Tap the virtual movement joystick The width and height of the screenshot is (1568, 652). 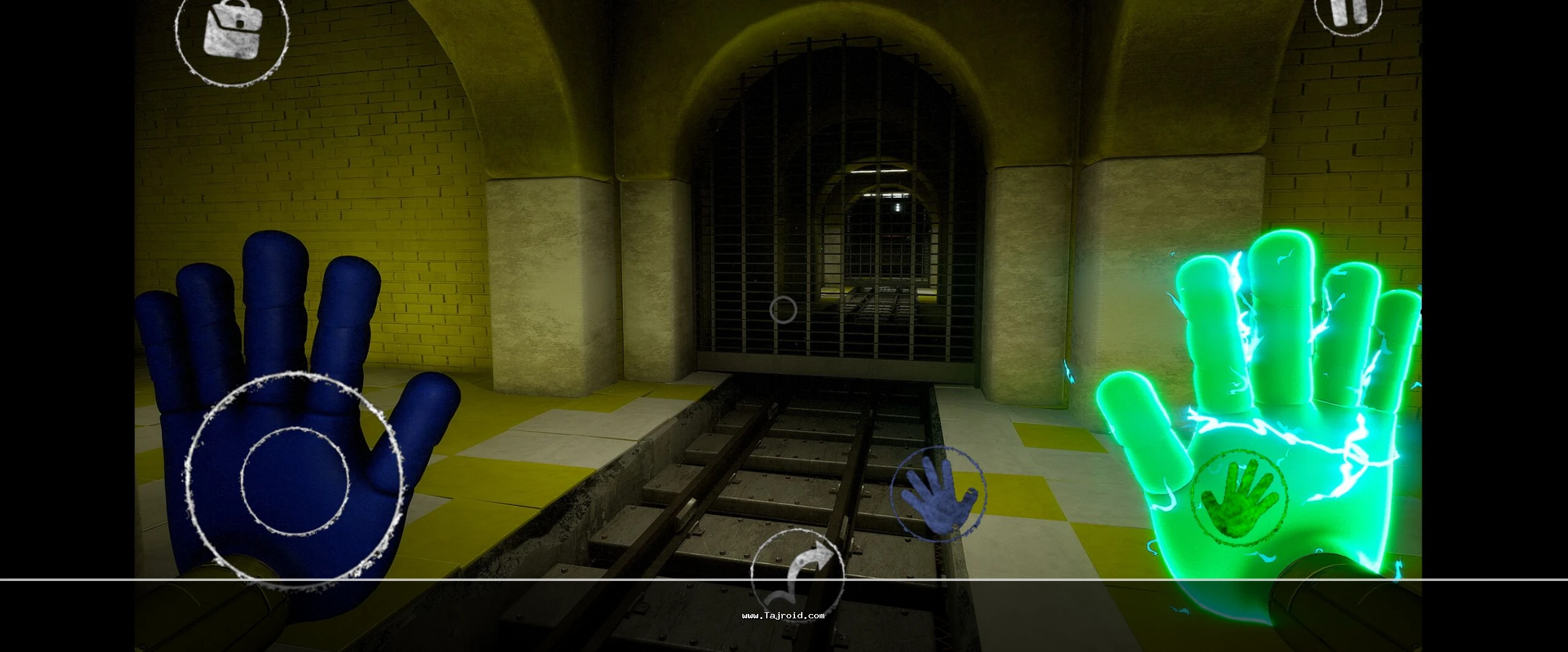295,479
